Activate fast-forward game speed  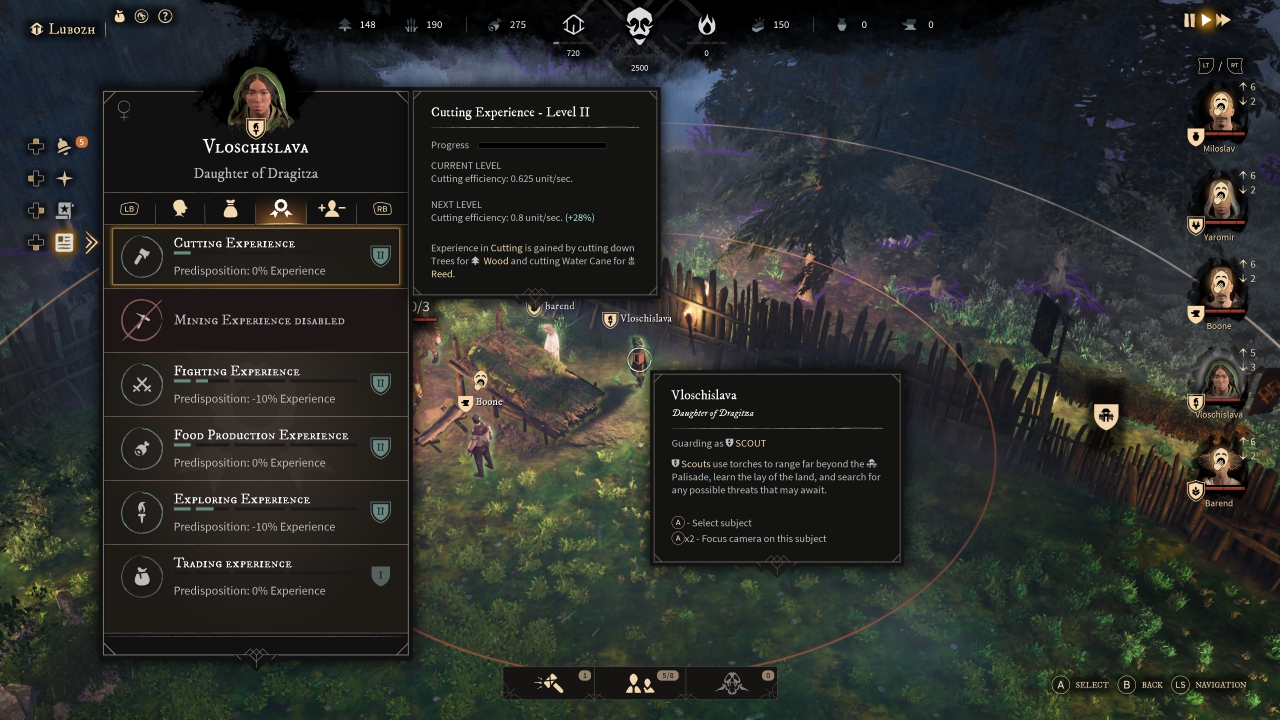point(1223,20)
